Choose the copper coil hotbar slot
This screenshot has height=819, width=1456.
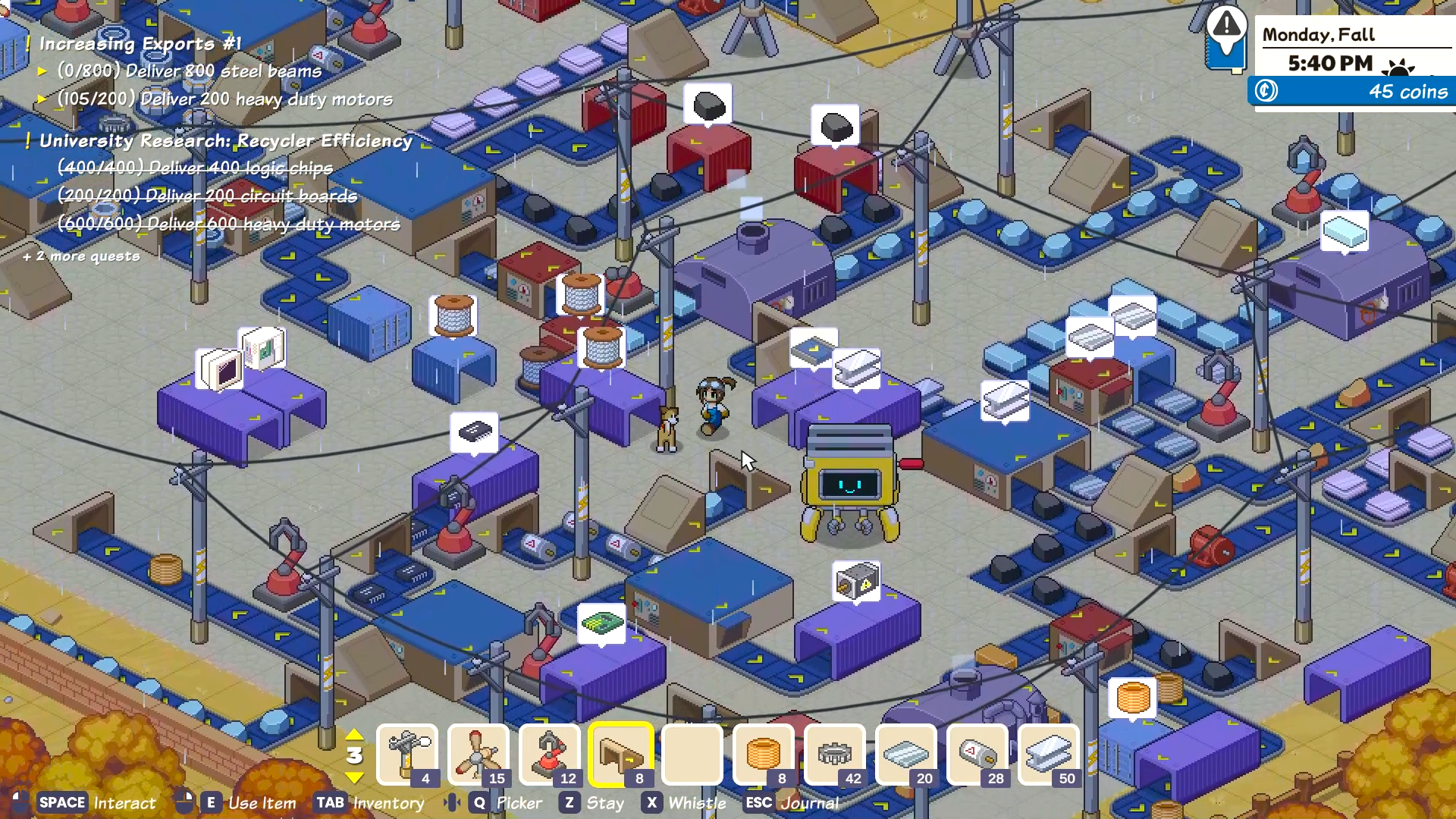point(764,755)
